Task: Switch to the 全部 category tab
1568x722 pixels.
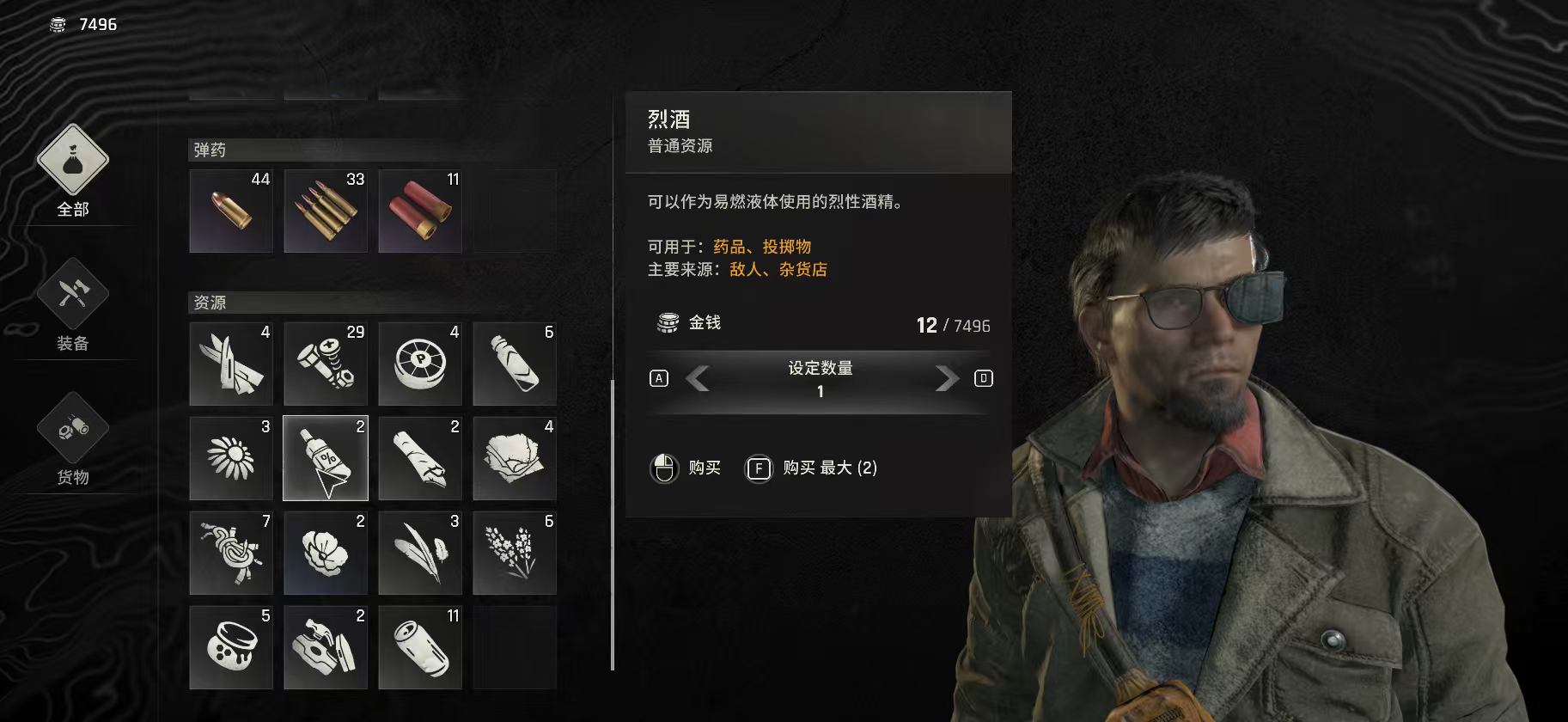Action: point(73,172)
